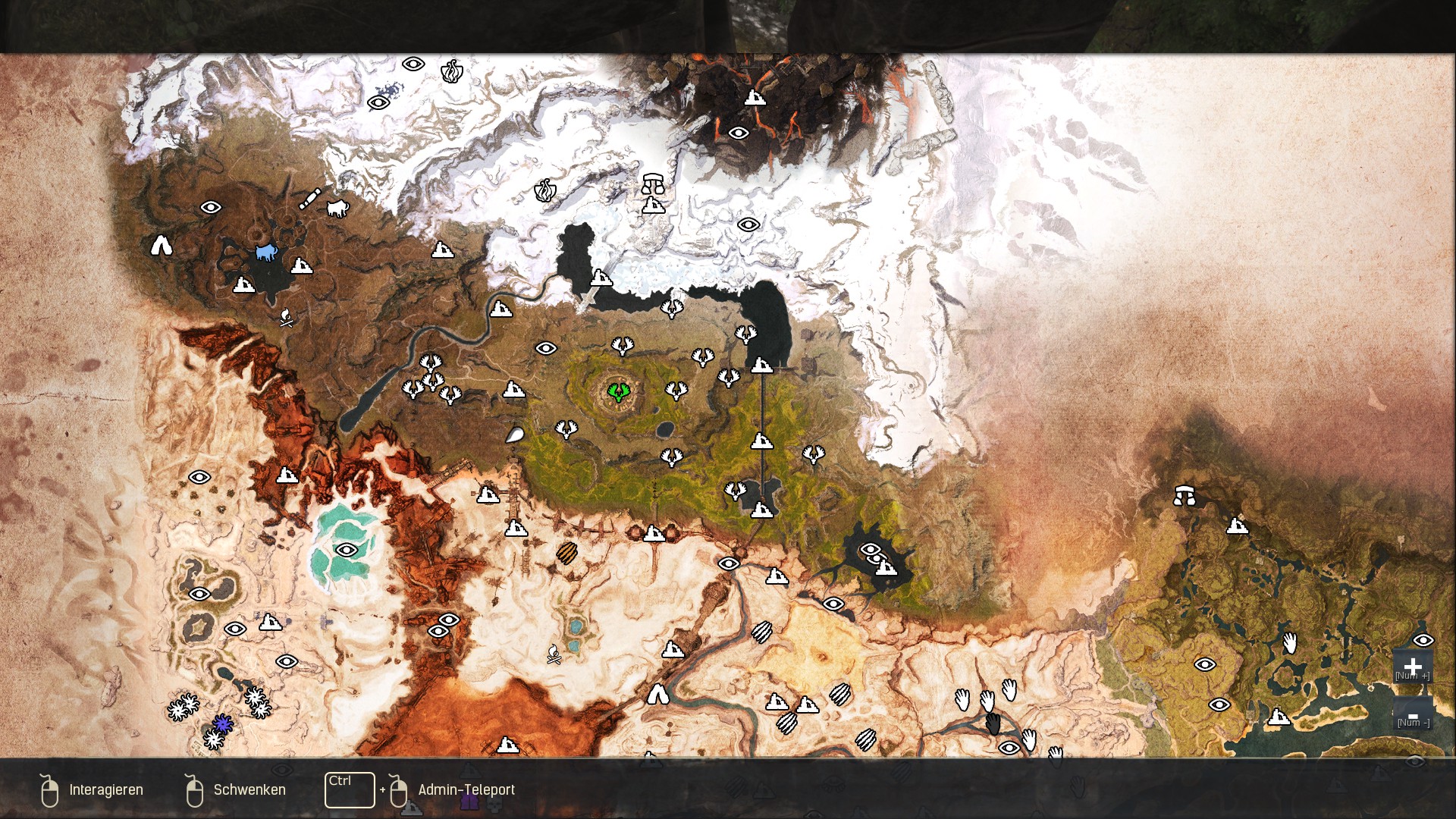Choose the white teardrop leaf marker

click(x=514, y=435)
